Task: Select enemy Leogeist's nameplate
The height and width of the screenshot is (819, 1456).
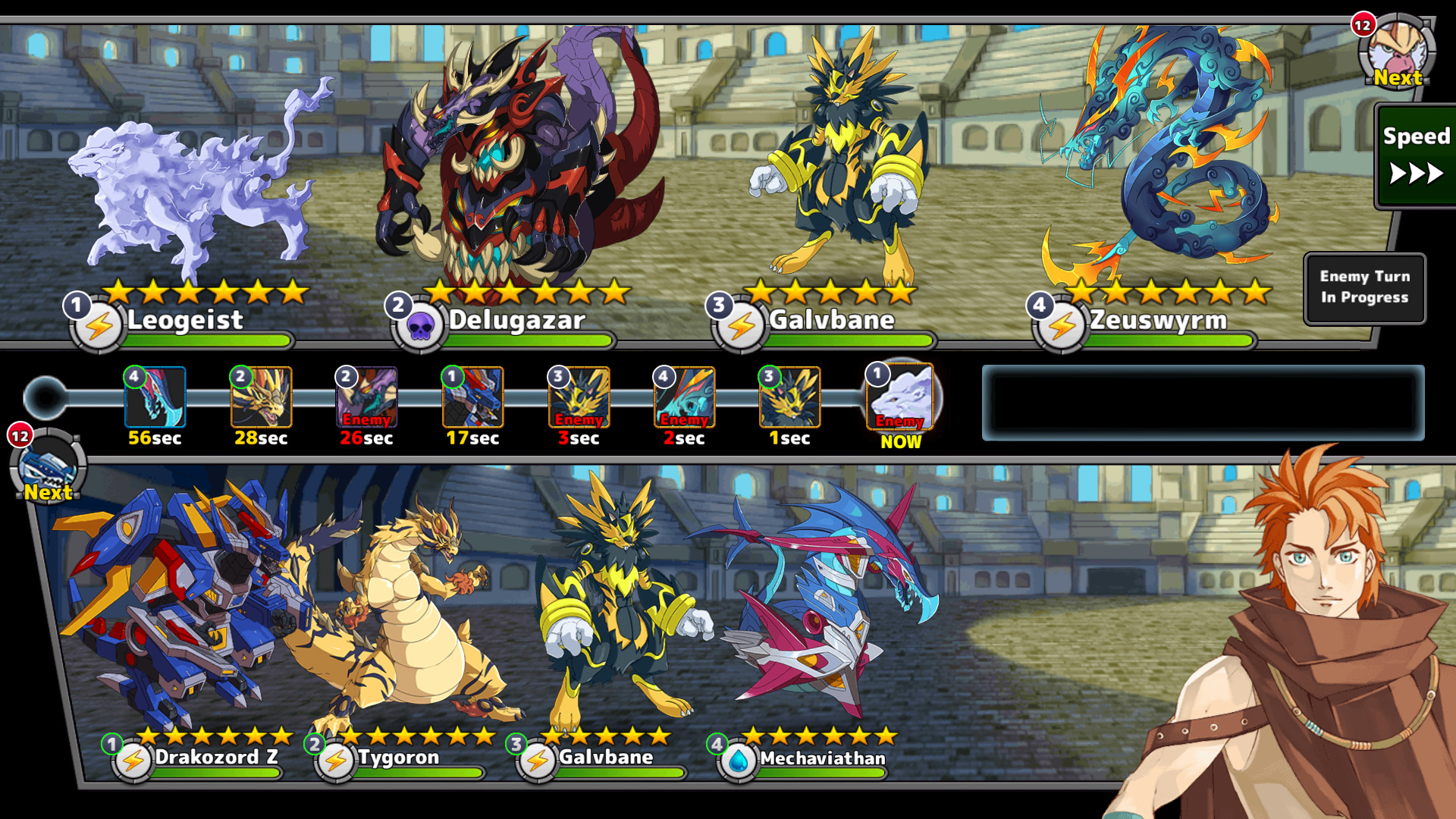Action: (x=185, y=321)
